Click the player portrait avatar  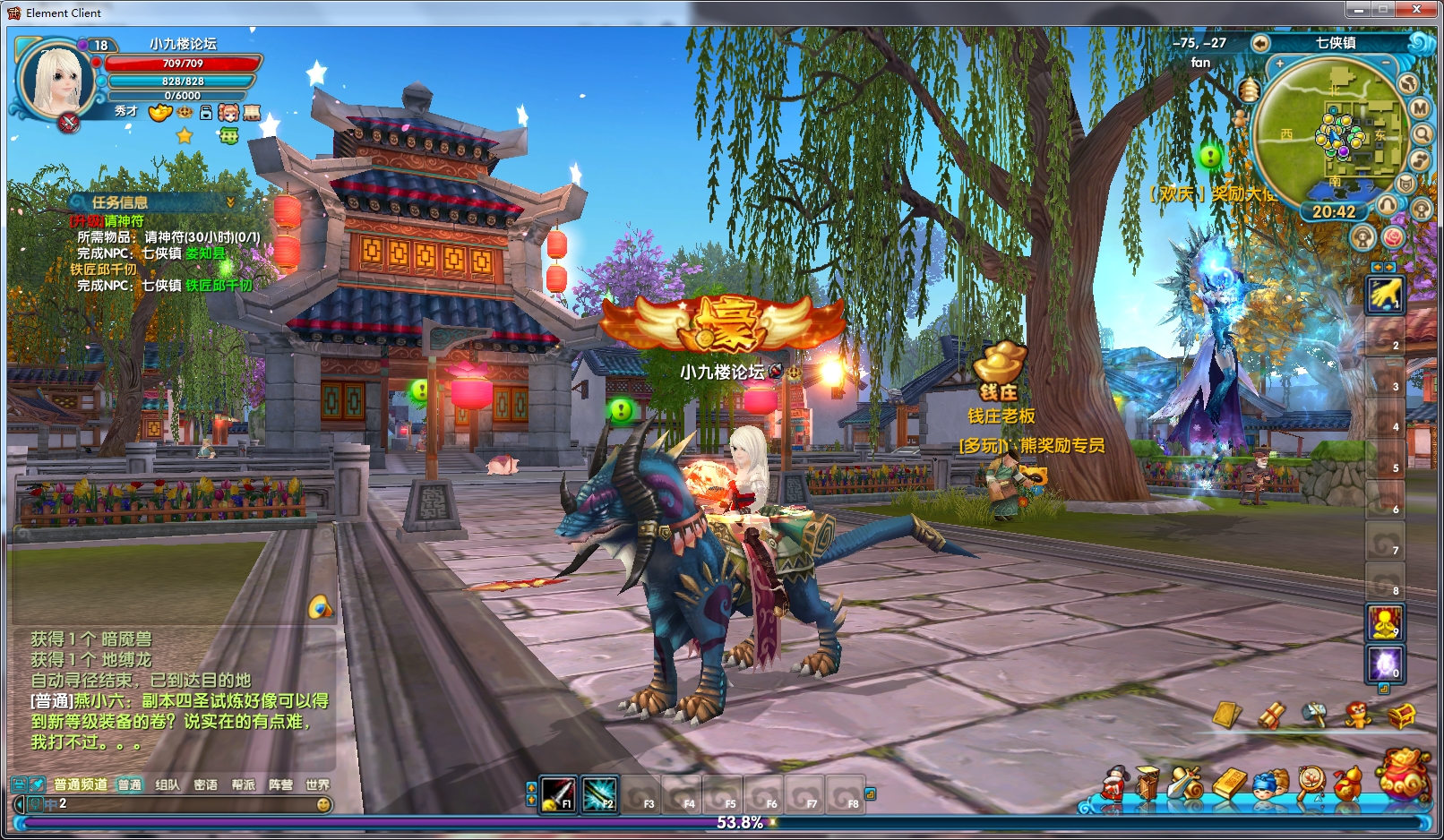coord(56,81)
